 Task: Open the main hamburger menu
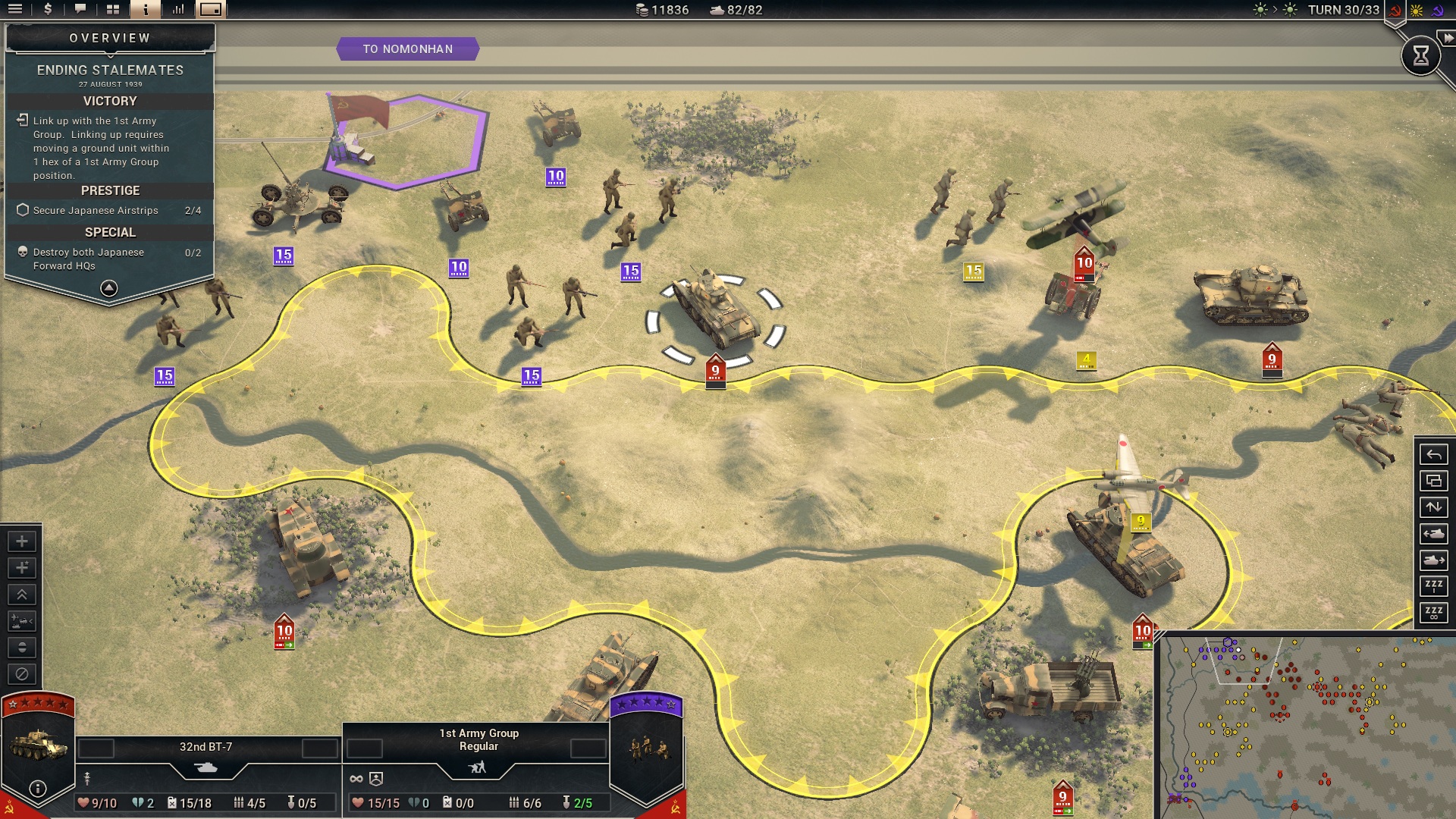pos(15,10)
